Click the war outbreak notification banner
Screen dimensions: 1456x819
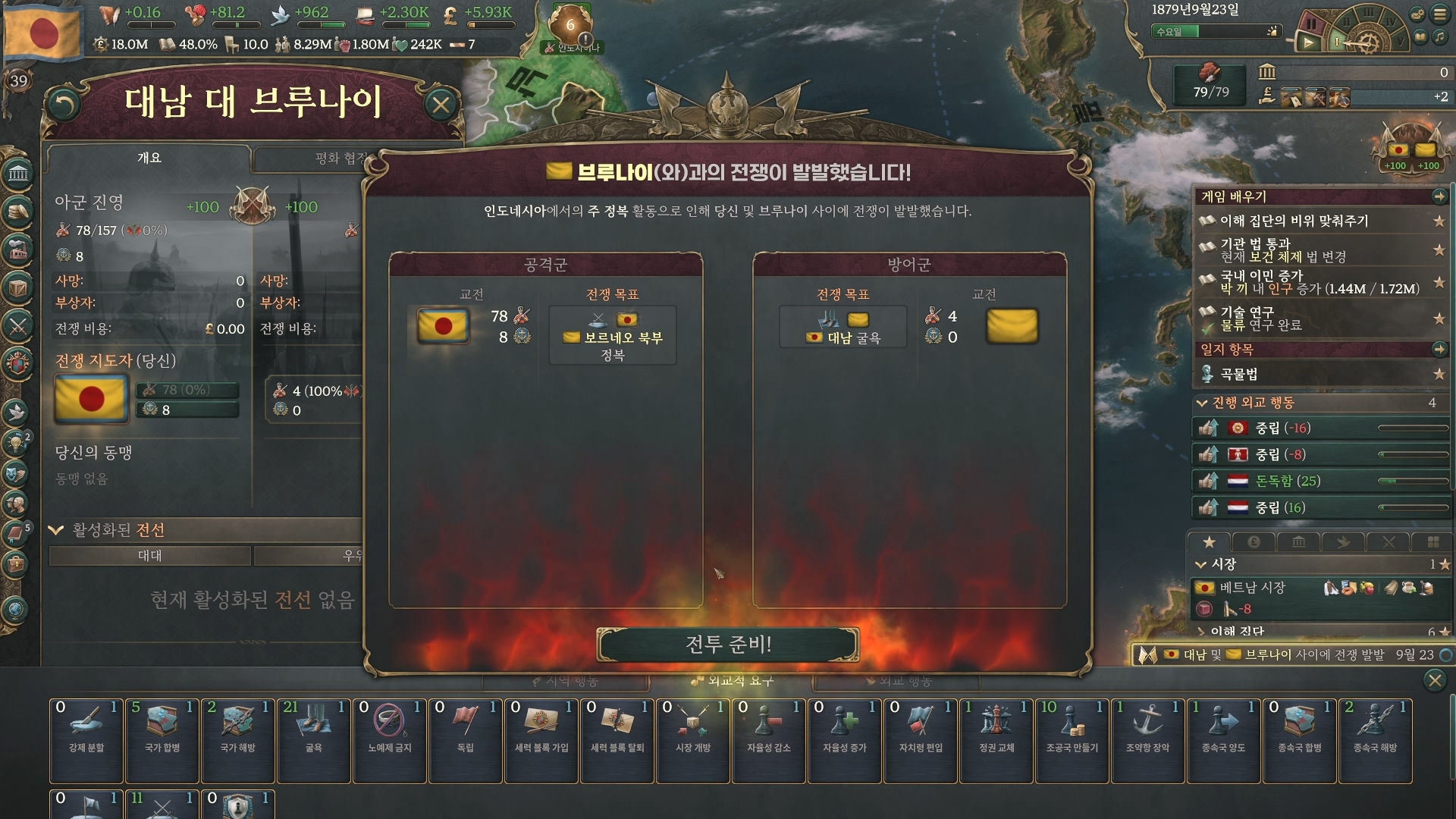[x=1289, y=654]
